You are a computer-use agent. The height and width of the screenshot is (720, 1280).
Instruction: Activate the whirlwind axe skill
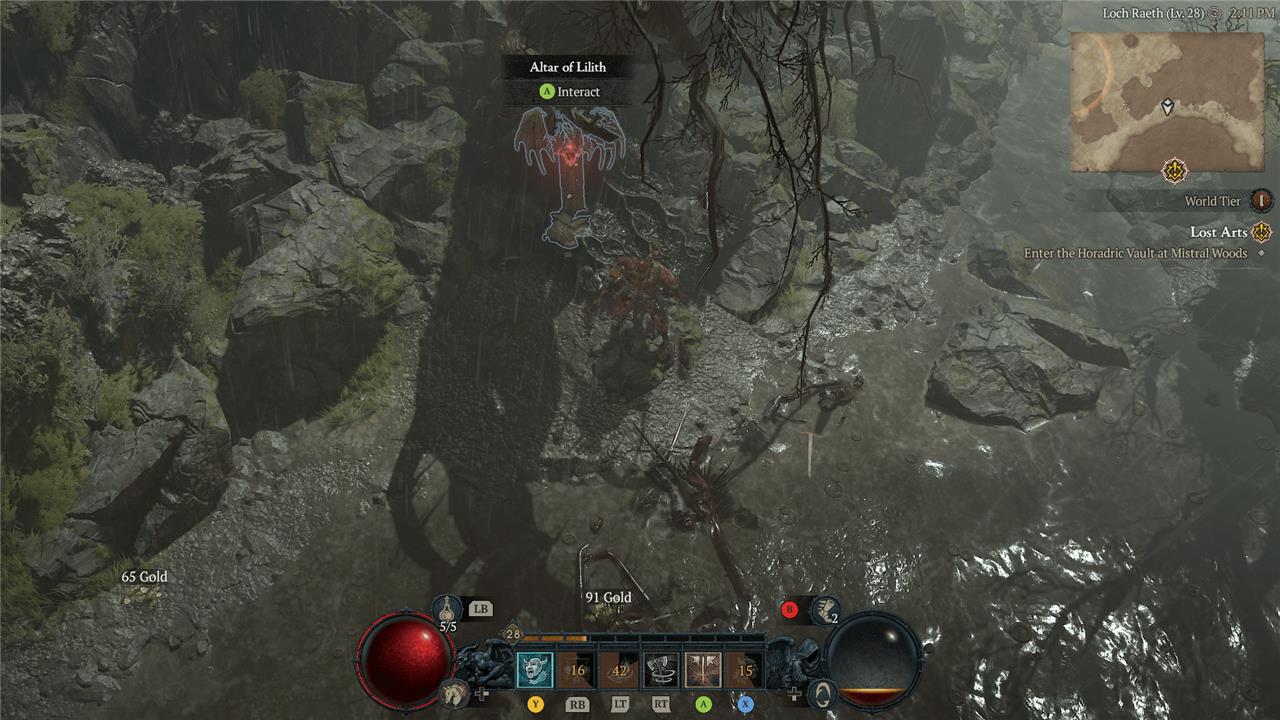click(x=661, y=670)
